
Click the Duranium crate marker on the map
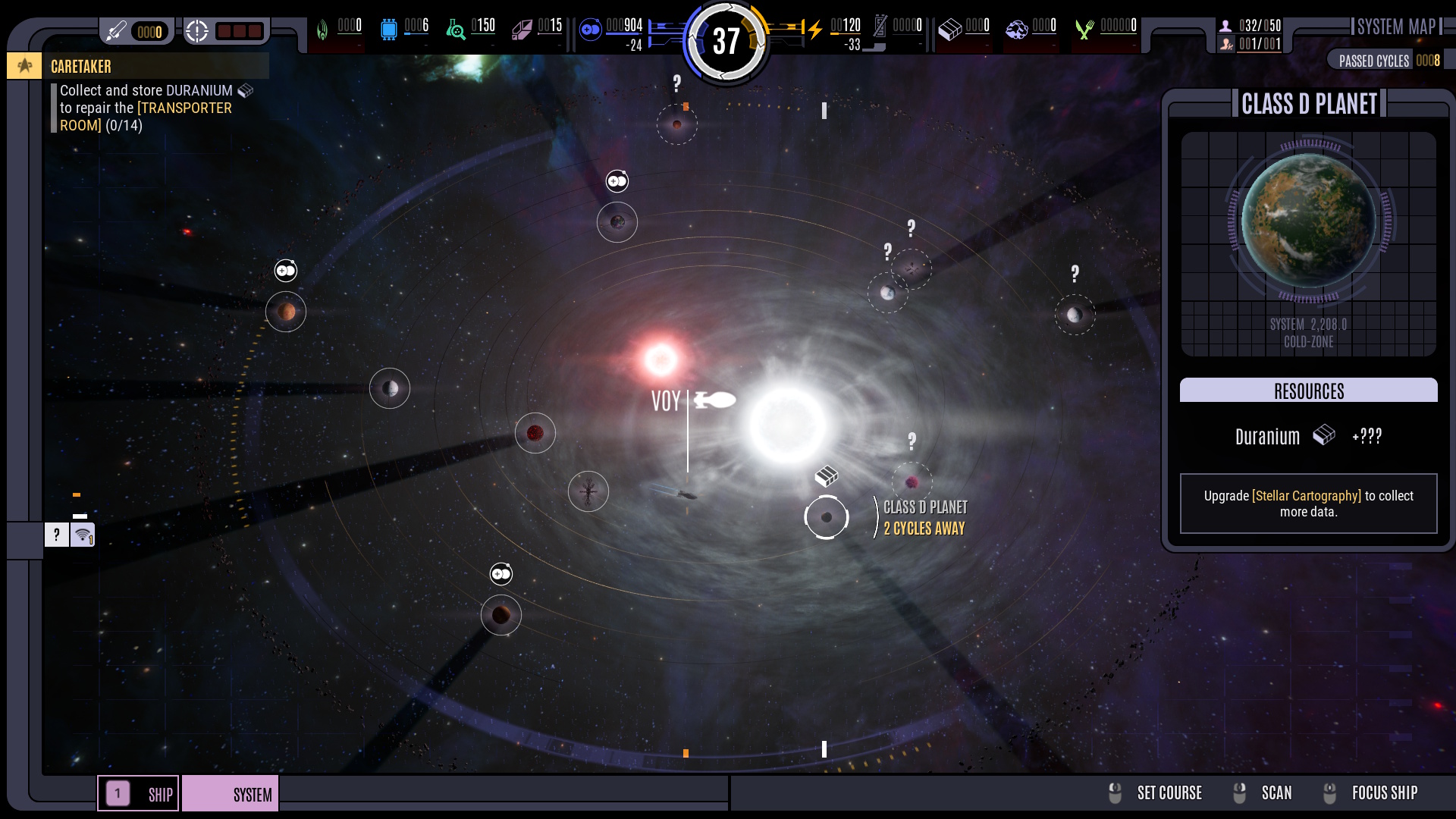click(x=826, y=476)
